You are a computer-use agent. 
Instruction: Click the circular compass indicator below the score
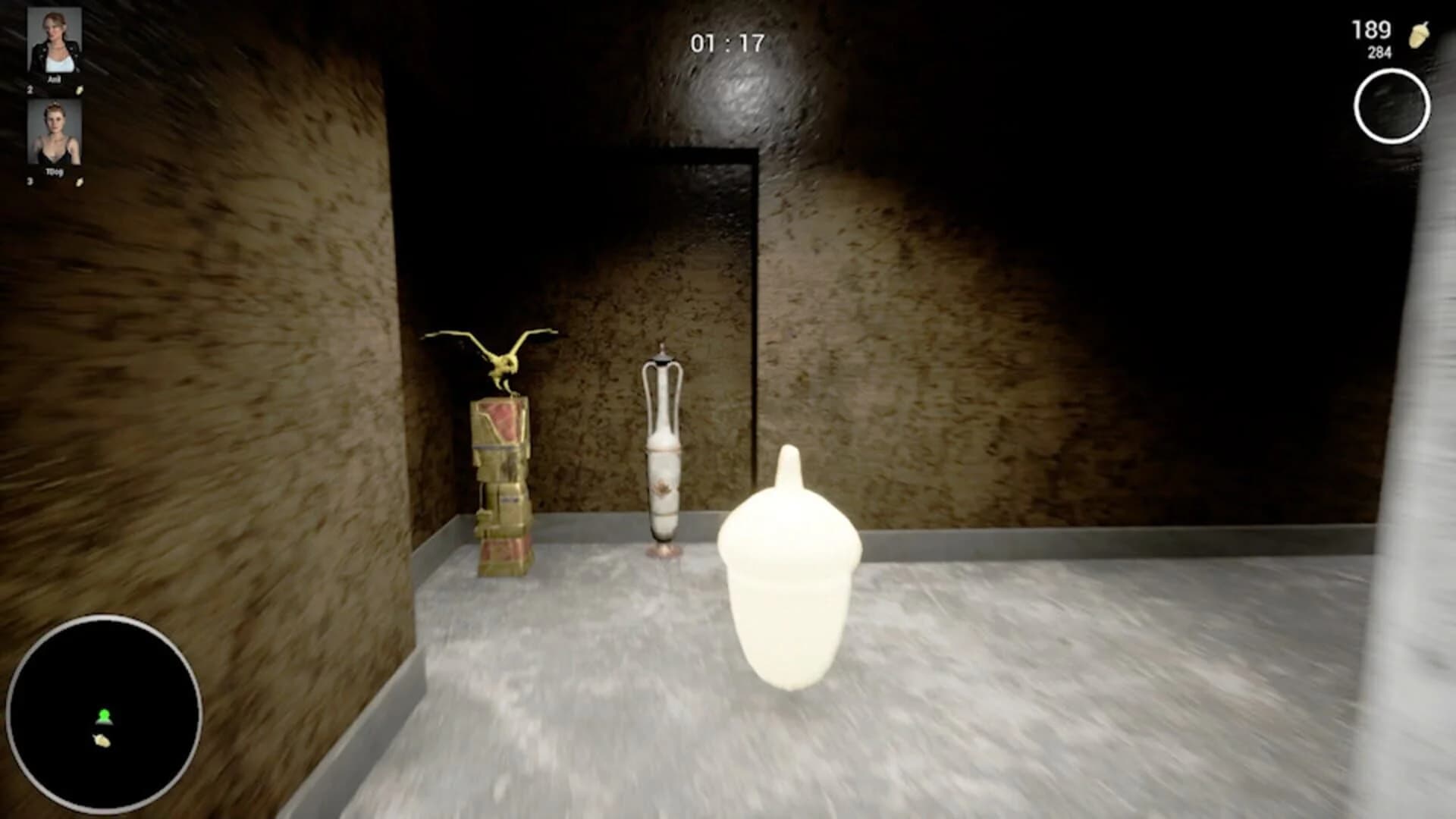coord(1394,105)
